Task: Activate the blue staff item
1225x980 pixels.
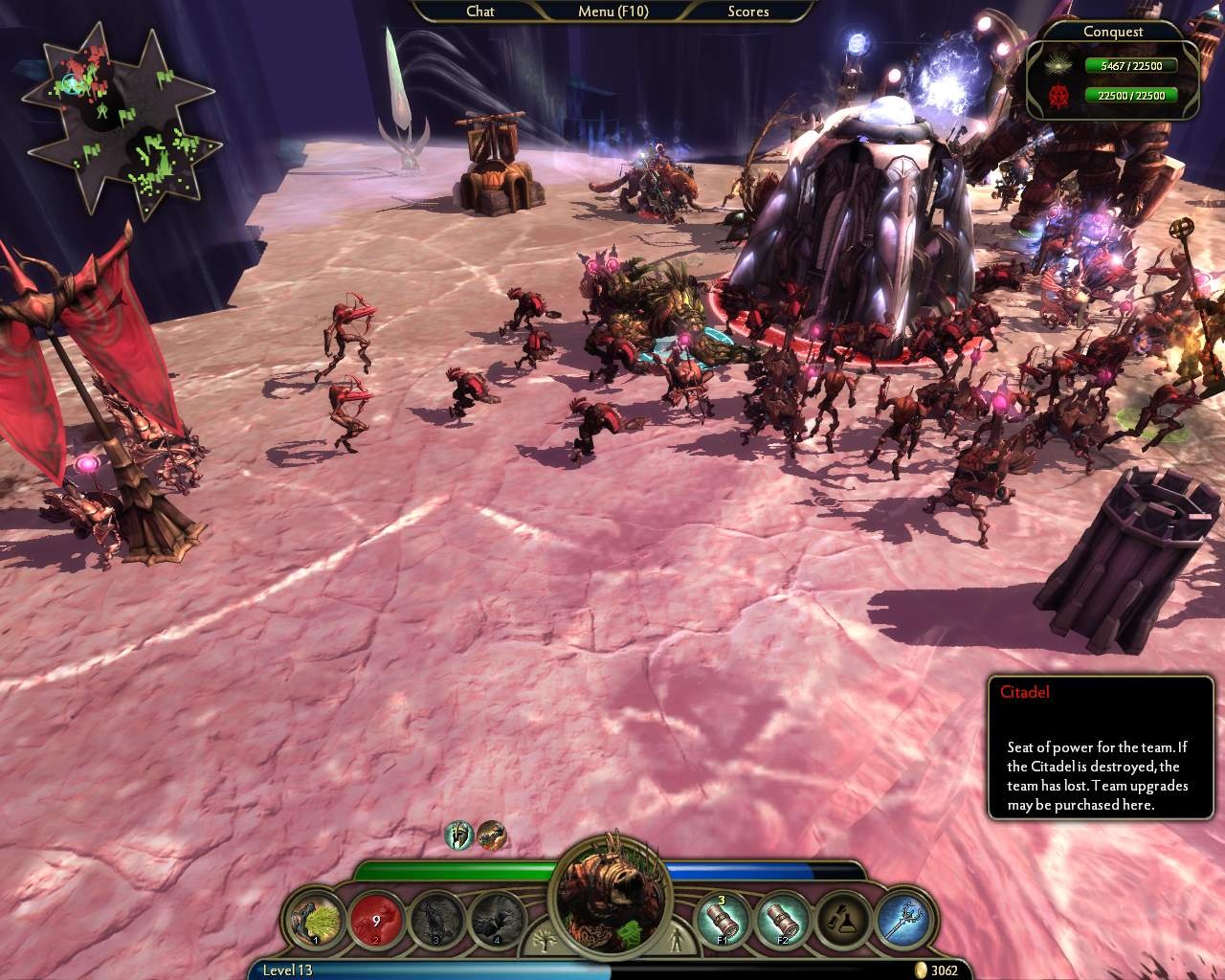Action: 902,920
